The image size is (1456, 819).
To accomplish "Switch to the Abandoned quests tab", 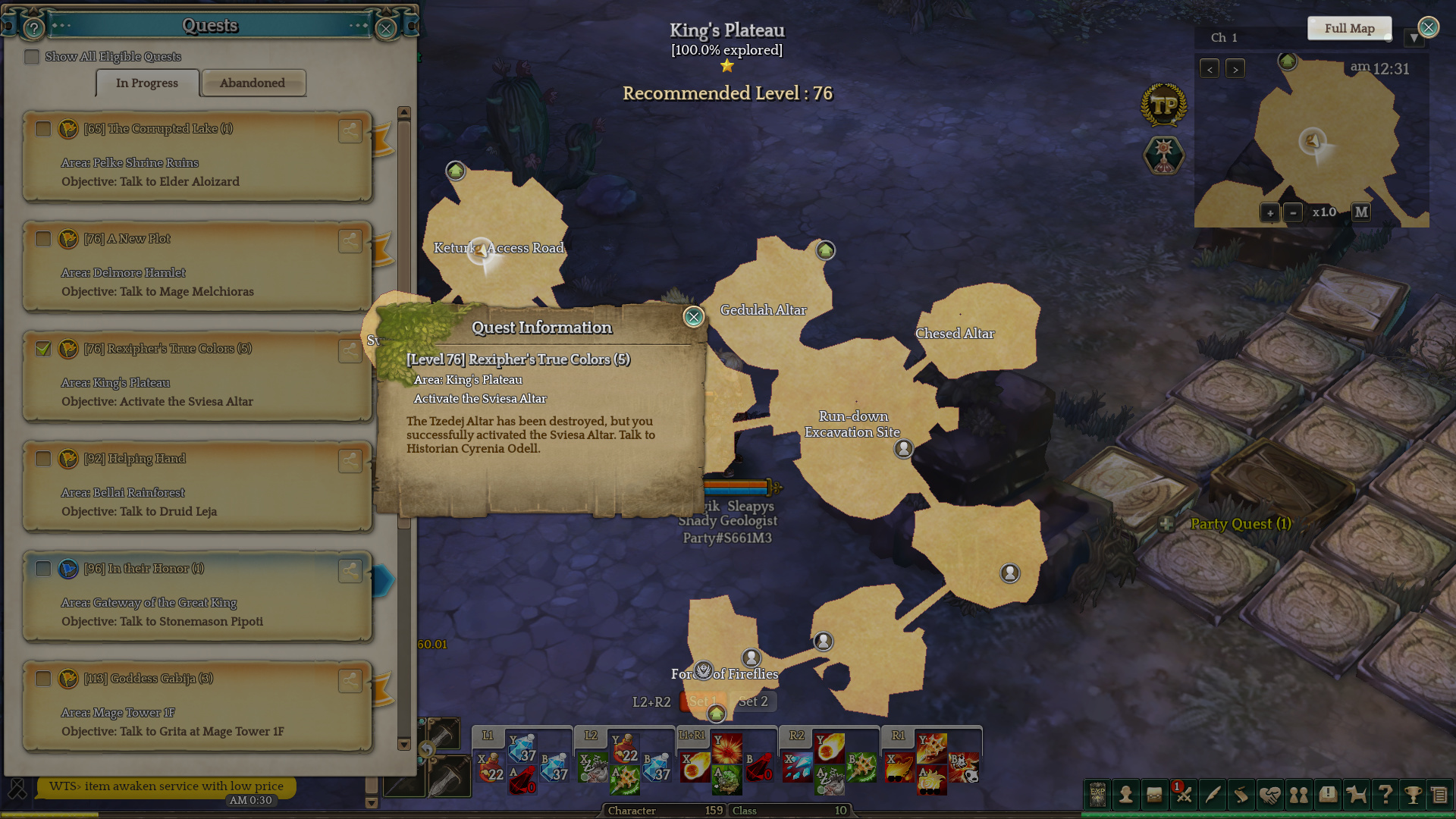I will tap(253, 83).
